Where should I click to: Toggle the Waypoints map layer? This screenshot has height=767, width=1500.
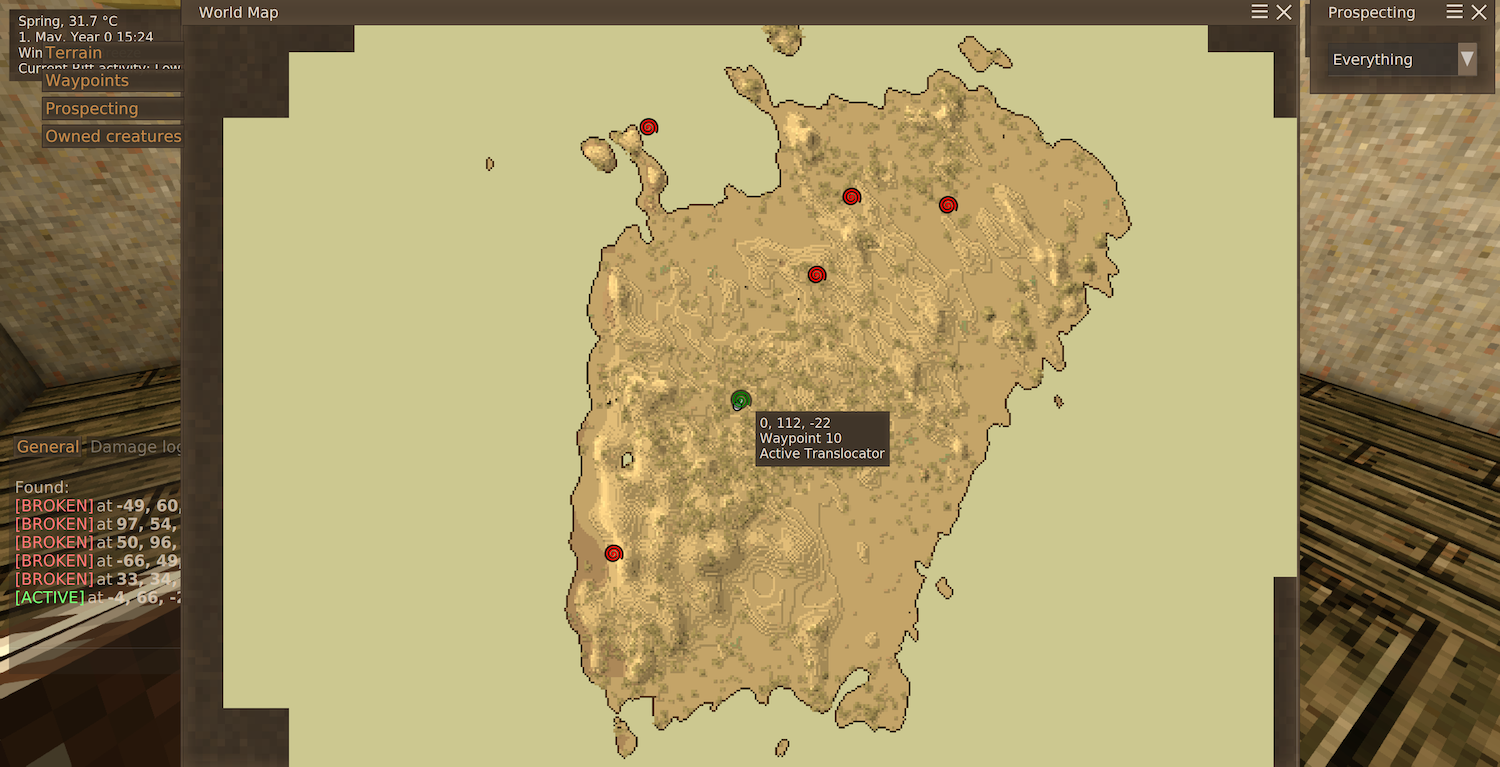click(x=86, y=80)
